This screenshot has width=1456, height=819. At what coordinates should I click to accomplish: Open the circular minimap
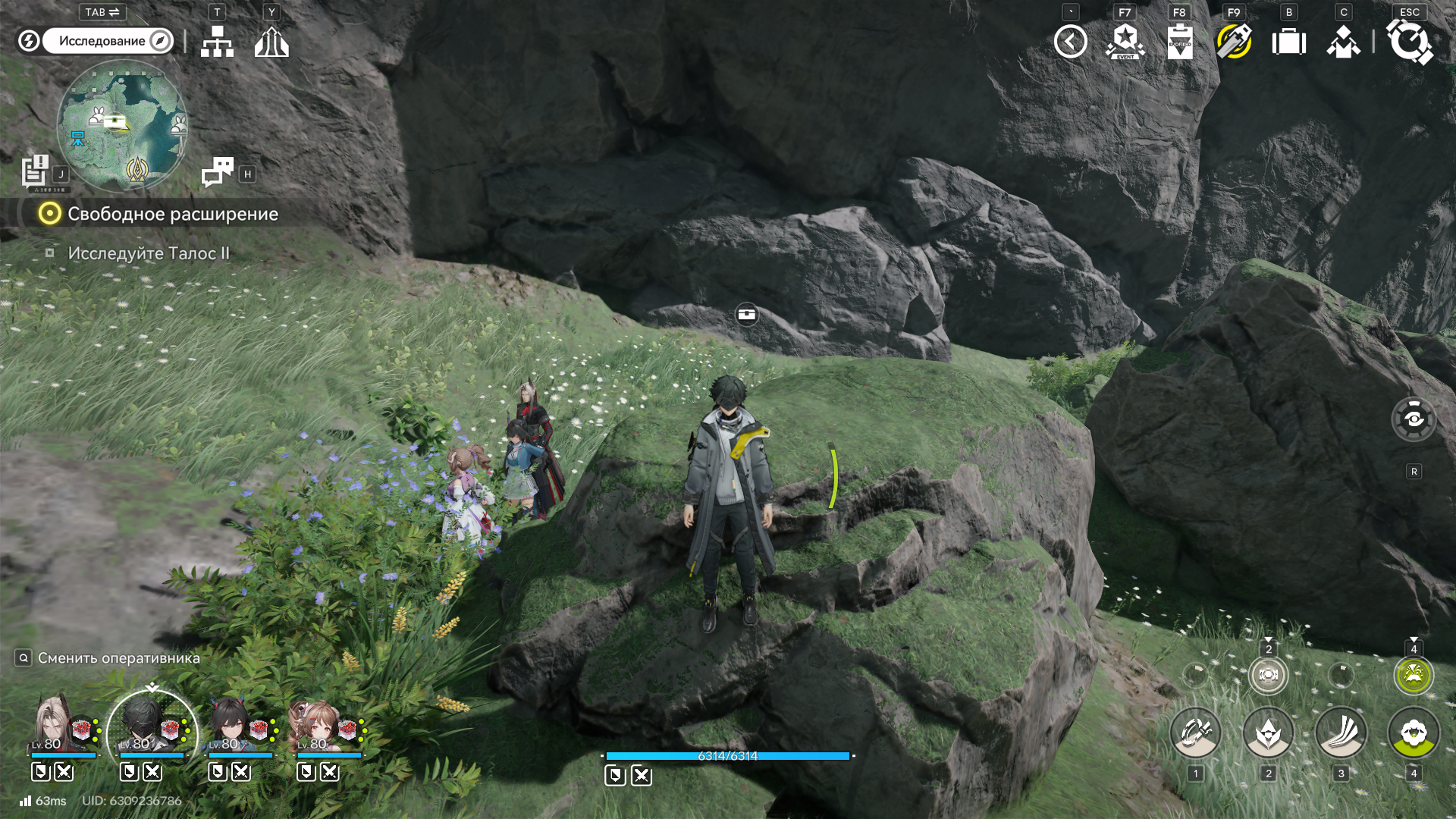point(122,126)
